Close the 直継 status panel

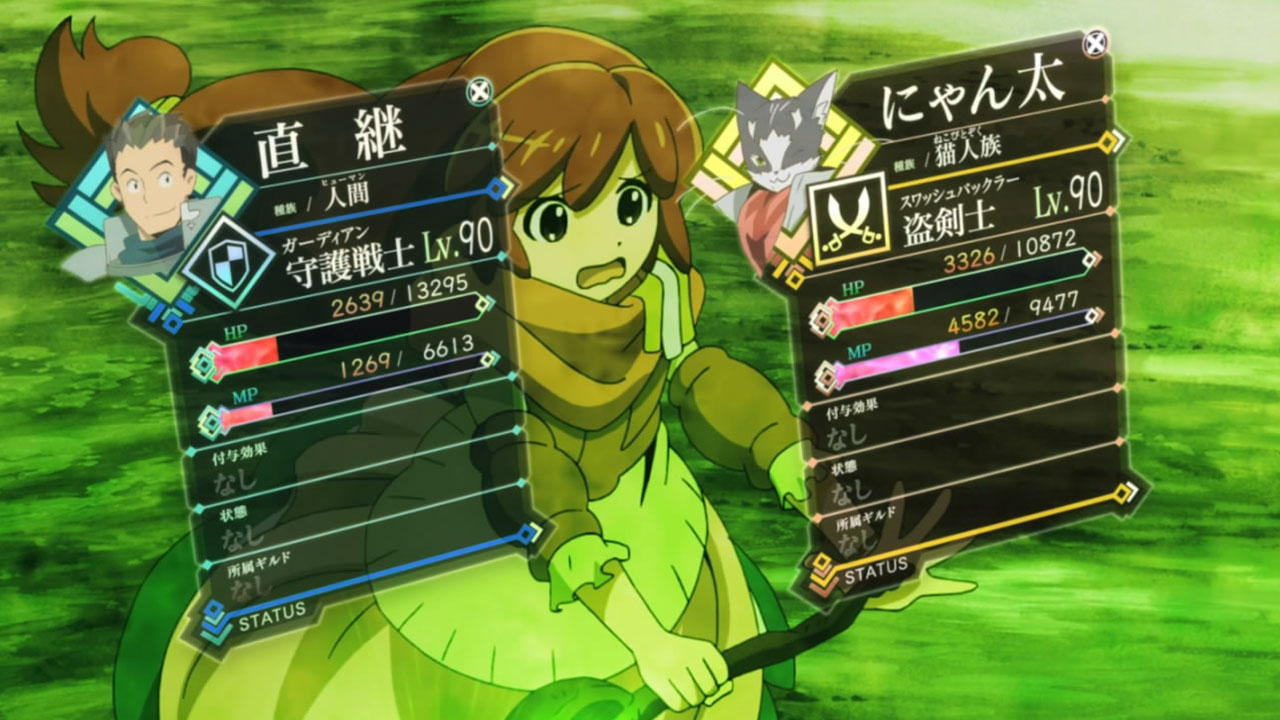click(x=480, y=91)
